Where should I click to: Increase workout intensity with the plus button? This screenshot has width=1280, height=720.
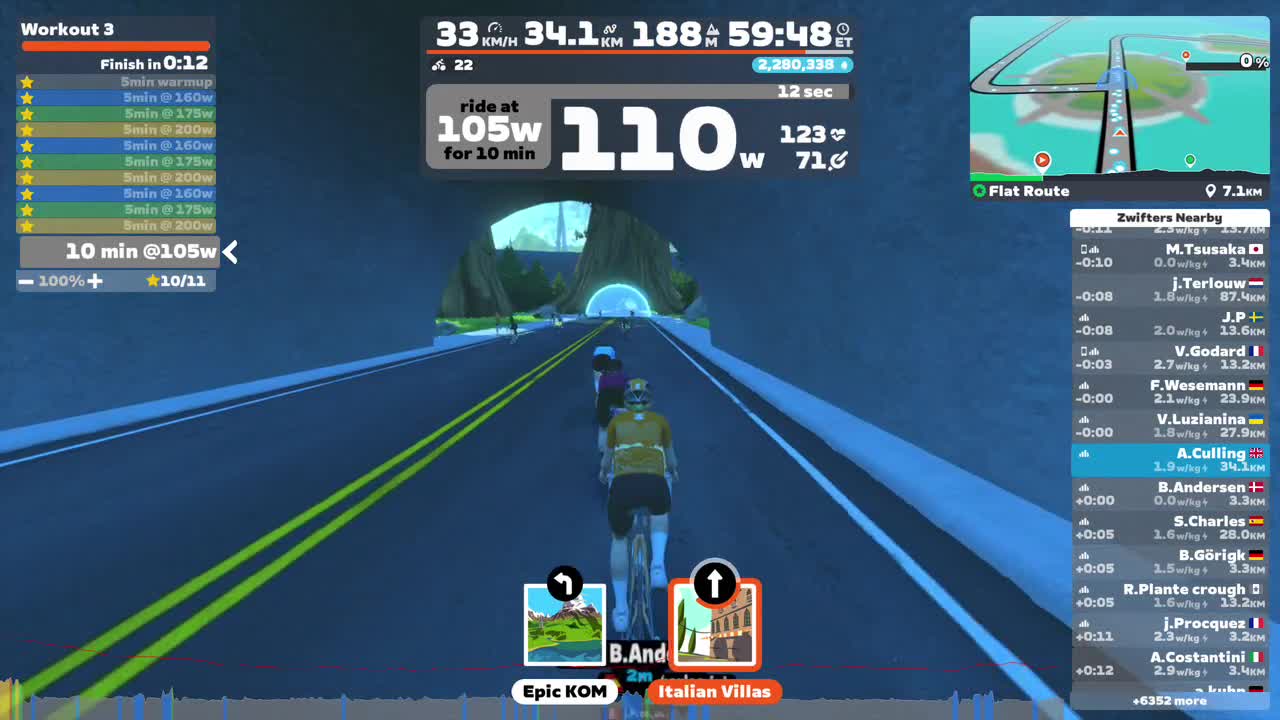click(x=96, y=281)
